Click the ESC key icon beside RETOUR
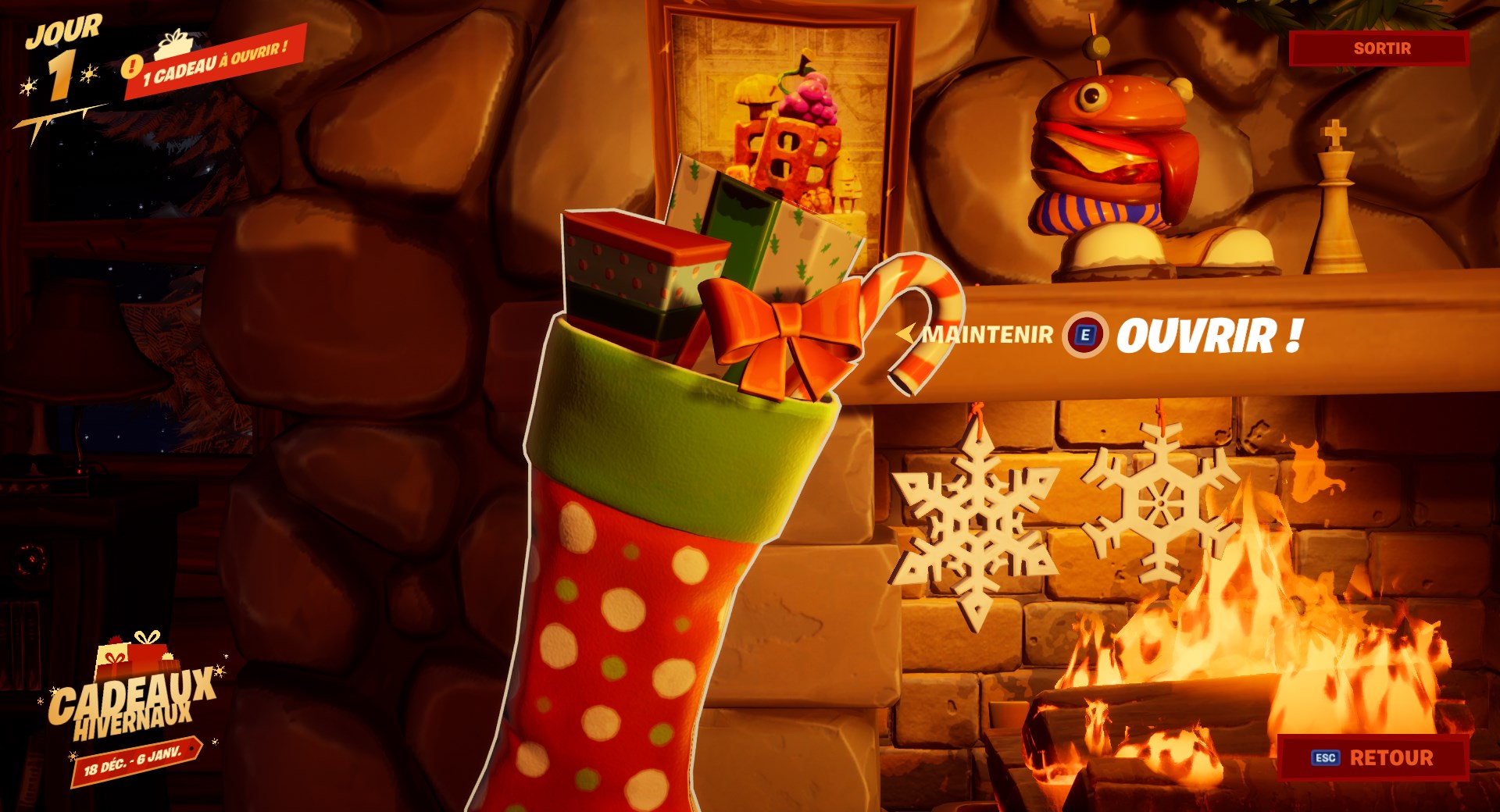 point(1324,757)
